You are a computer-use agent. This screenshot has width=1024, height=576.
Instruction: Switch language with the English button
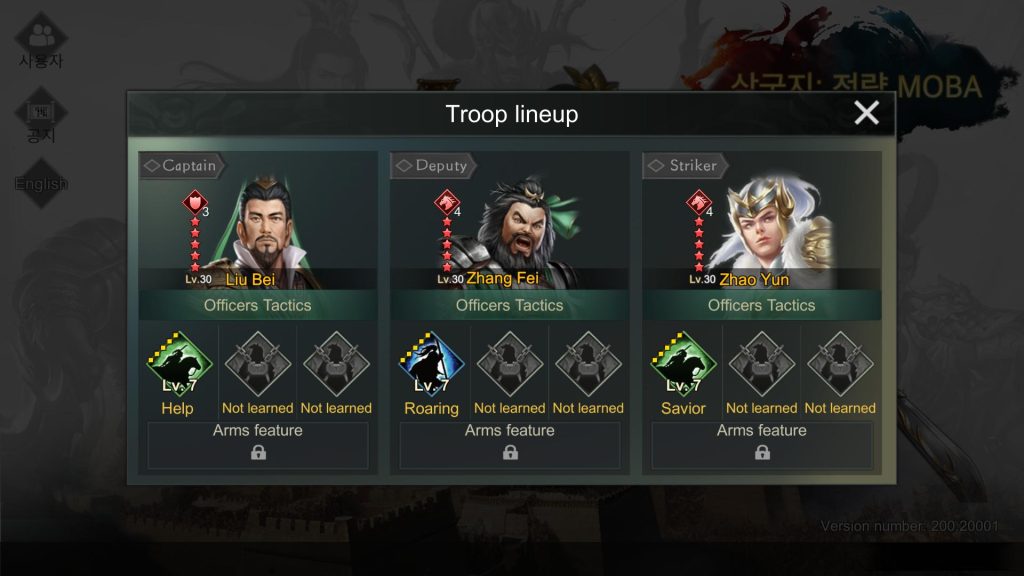click(41, 184)
